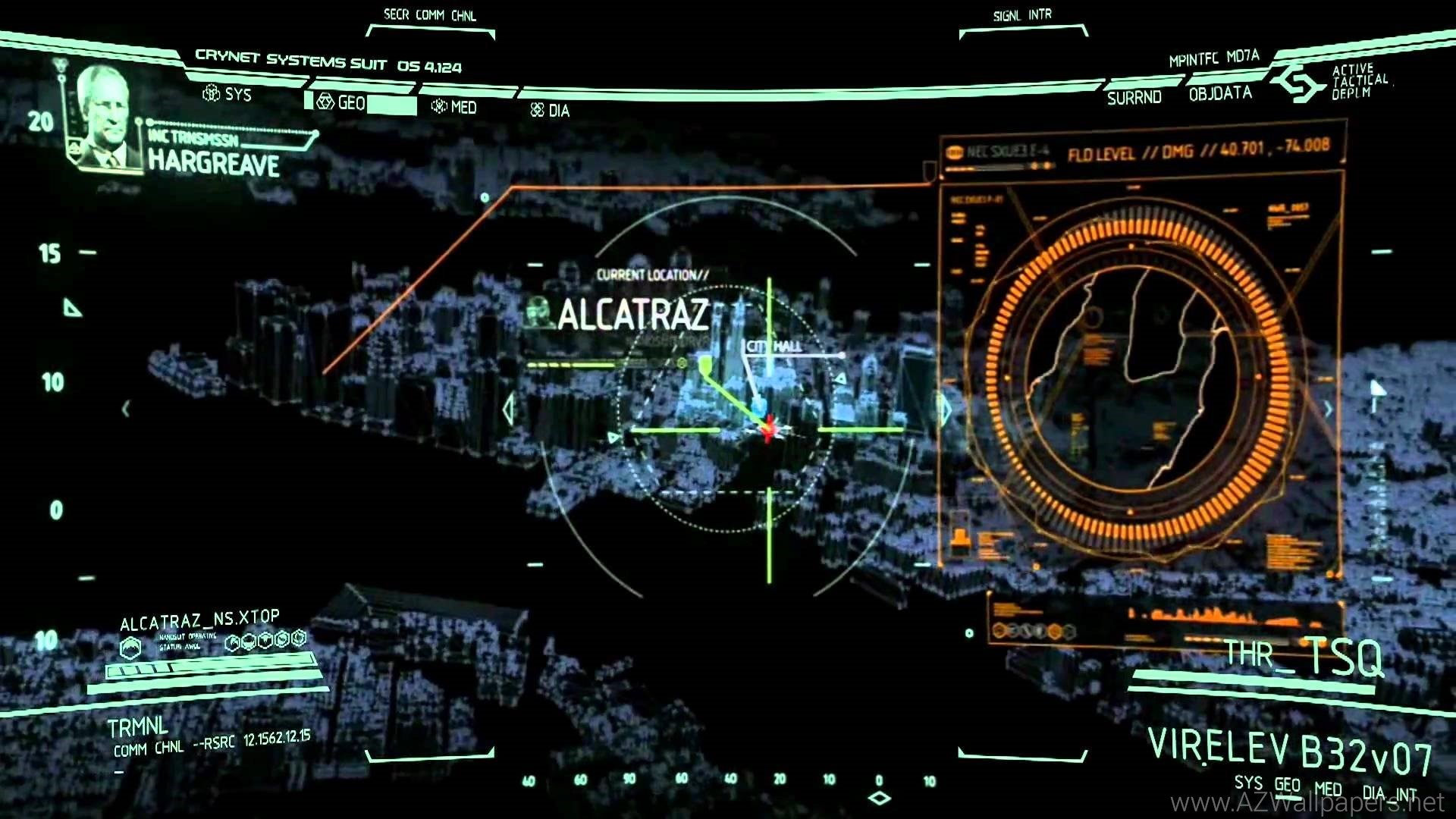Select the first hexagonal suit module icon
1456x819 pixels.
pyautogui.click(x=234, y=642)
